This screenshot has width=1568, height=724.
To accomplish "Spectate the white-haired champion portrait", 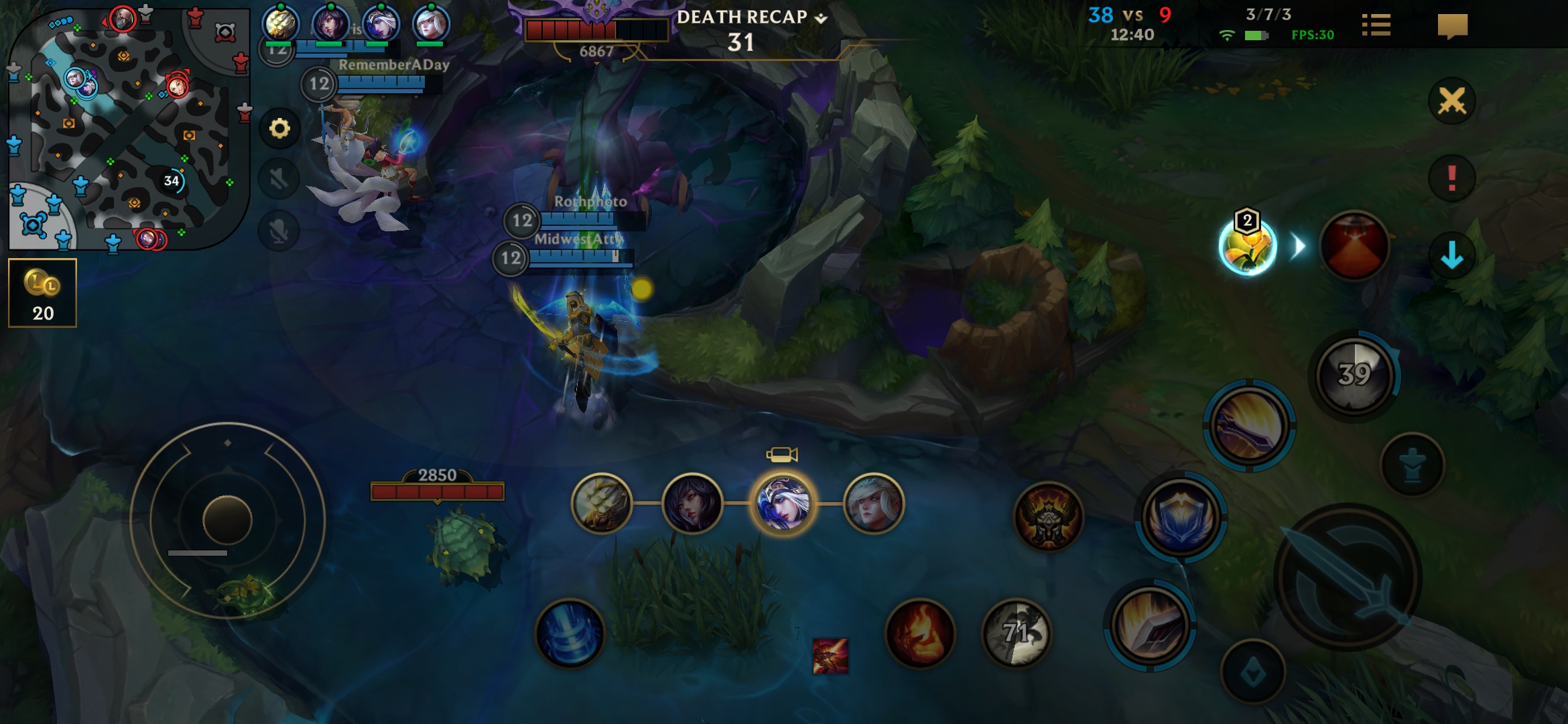I will [873, 503].
